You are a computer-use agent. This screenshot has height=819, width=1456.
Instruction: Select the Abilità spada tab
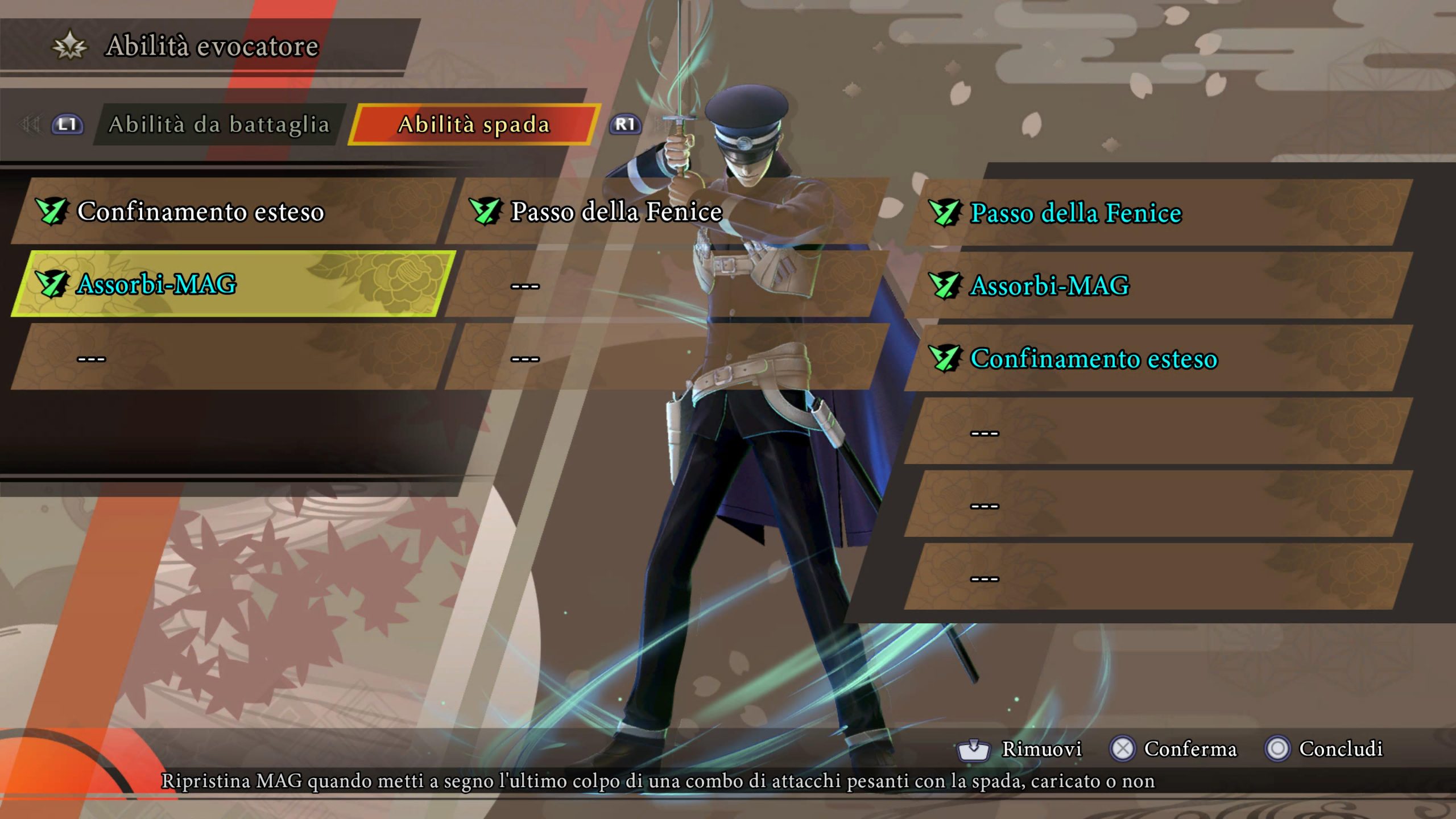[x=474, y=125]
